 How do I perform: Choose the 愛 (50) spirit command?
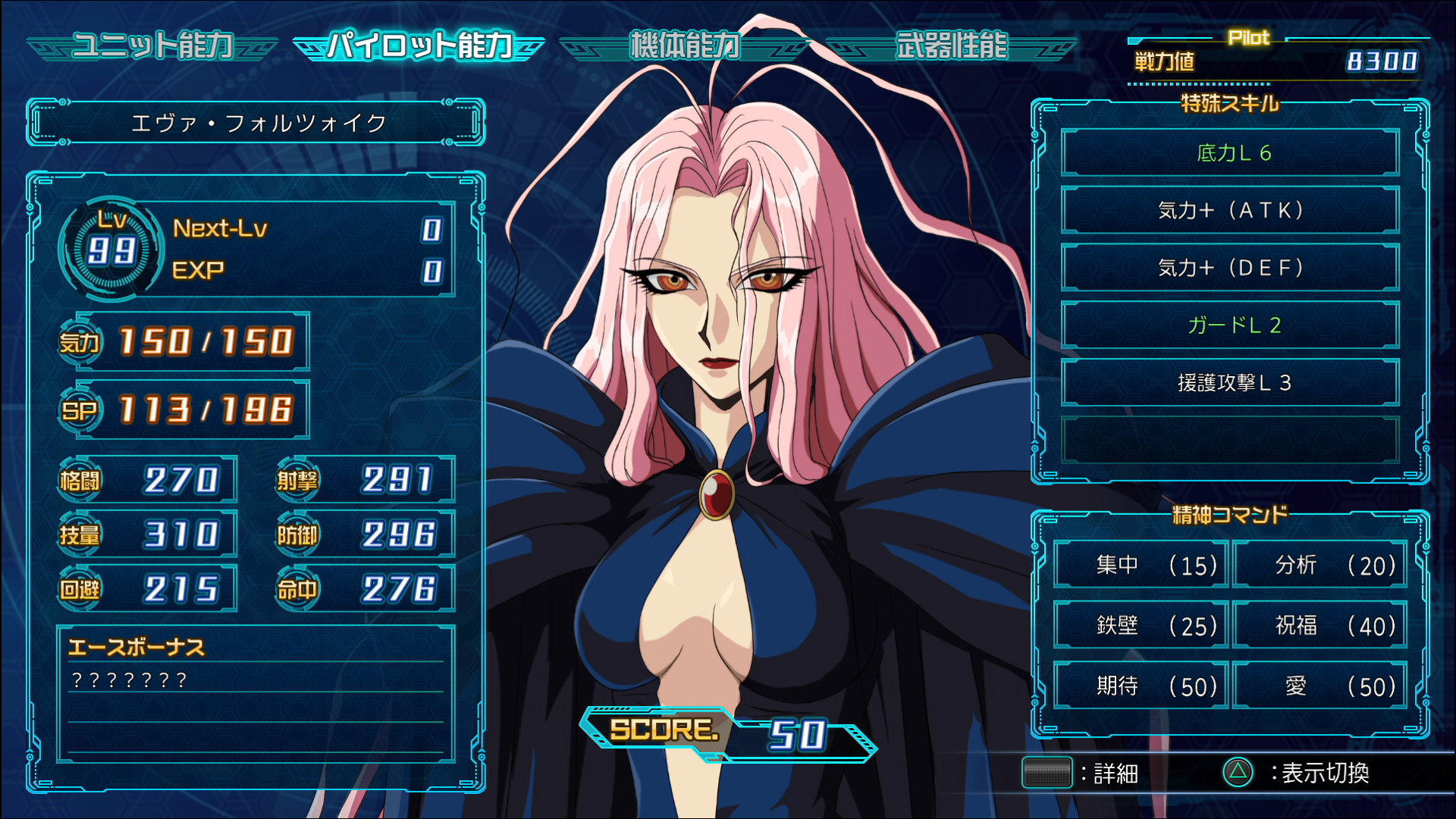coord(1319,686)
